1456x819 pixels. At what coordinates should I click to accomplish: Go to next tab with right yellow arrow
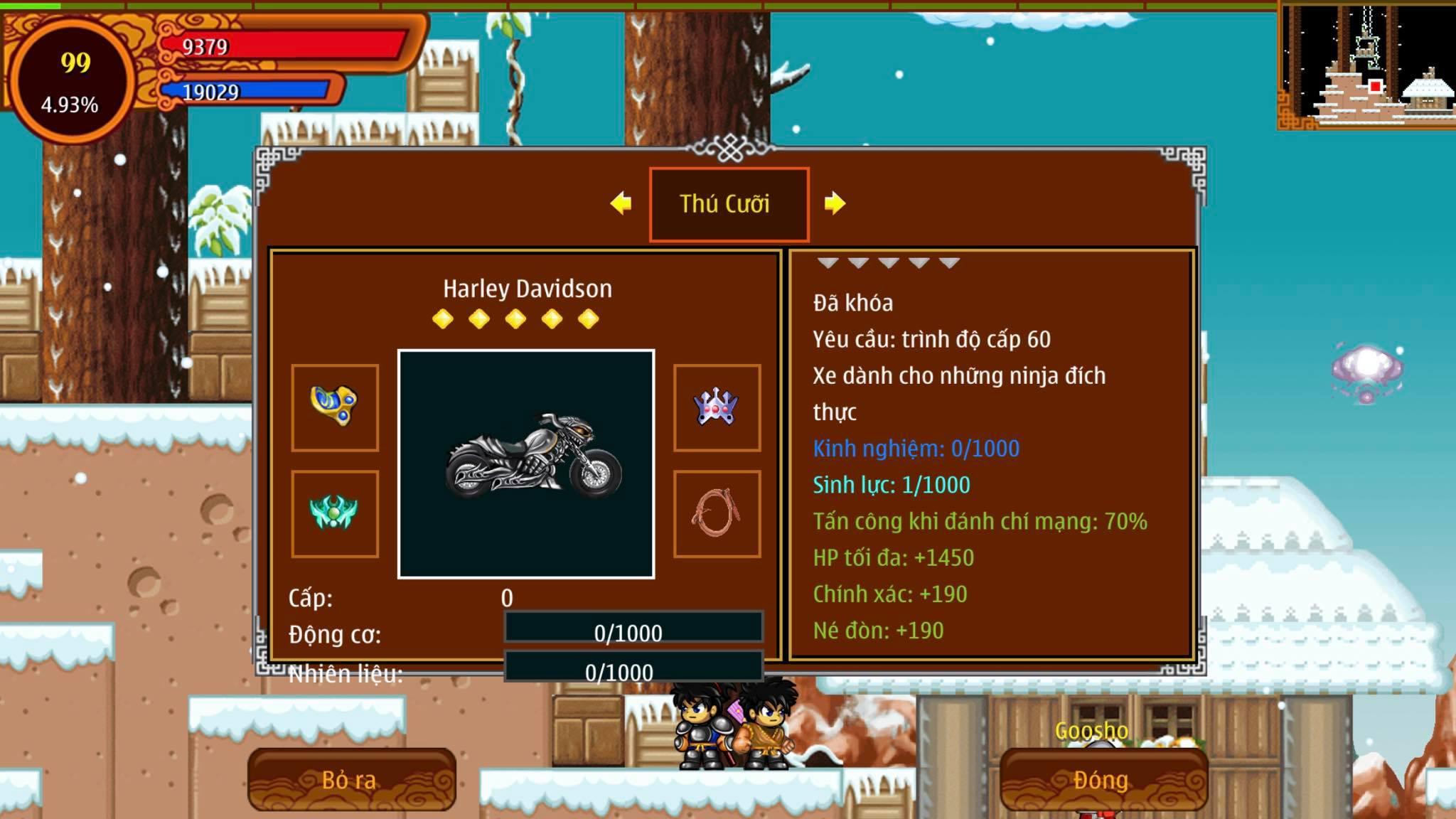(x=835, y=203)
